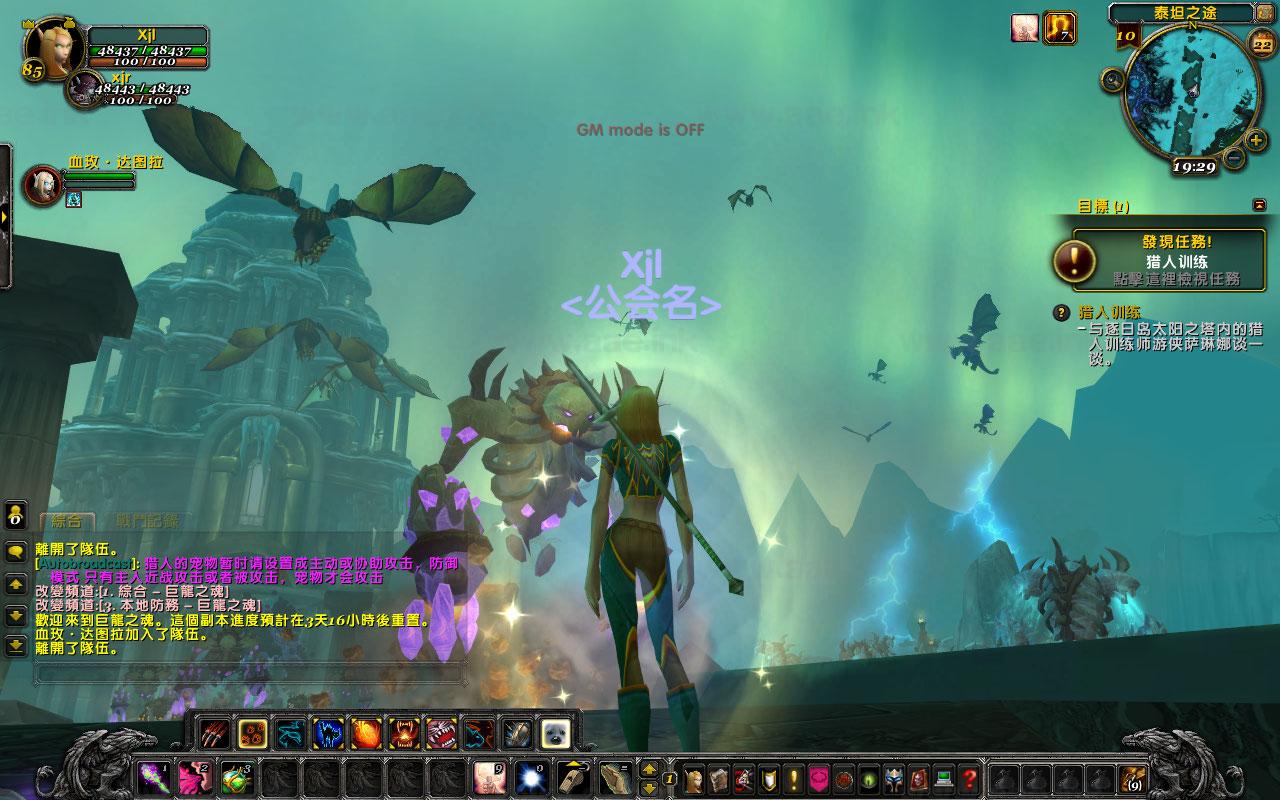Open the quest log exclamation mark button

pos(794,777)
